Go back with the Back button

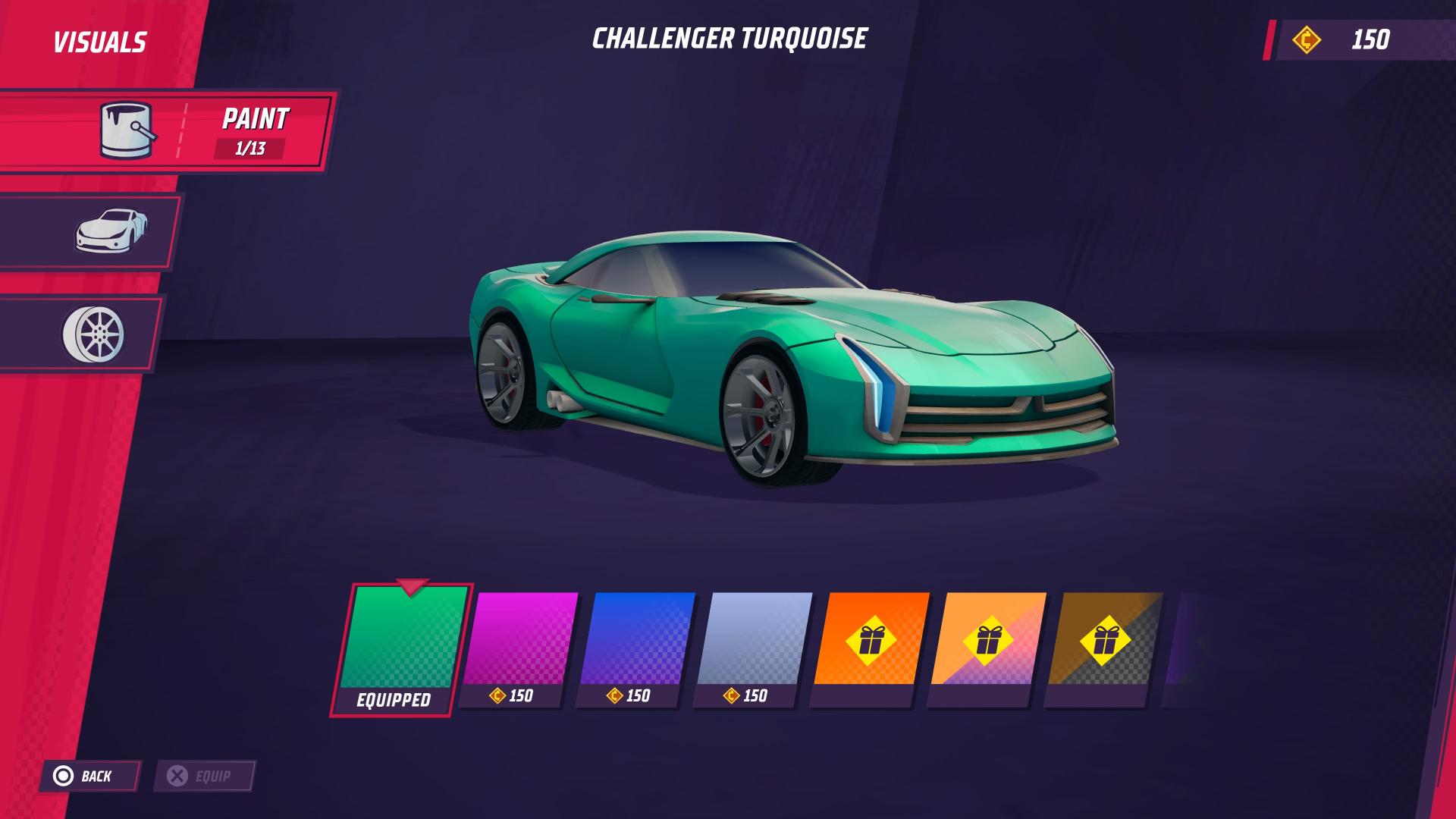point(88,776)
